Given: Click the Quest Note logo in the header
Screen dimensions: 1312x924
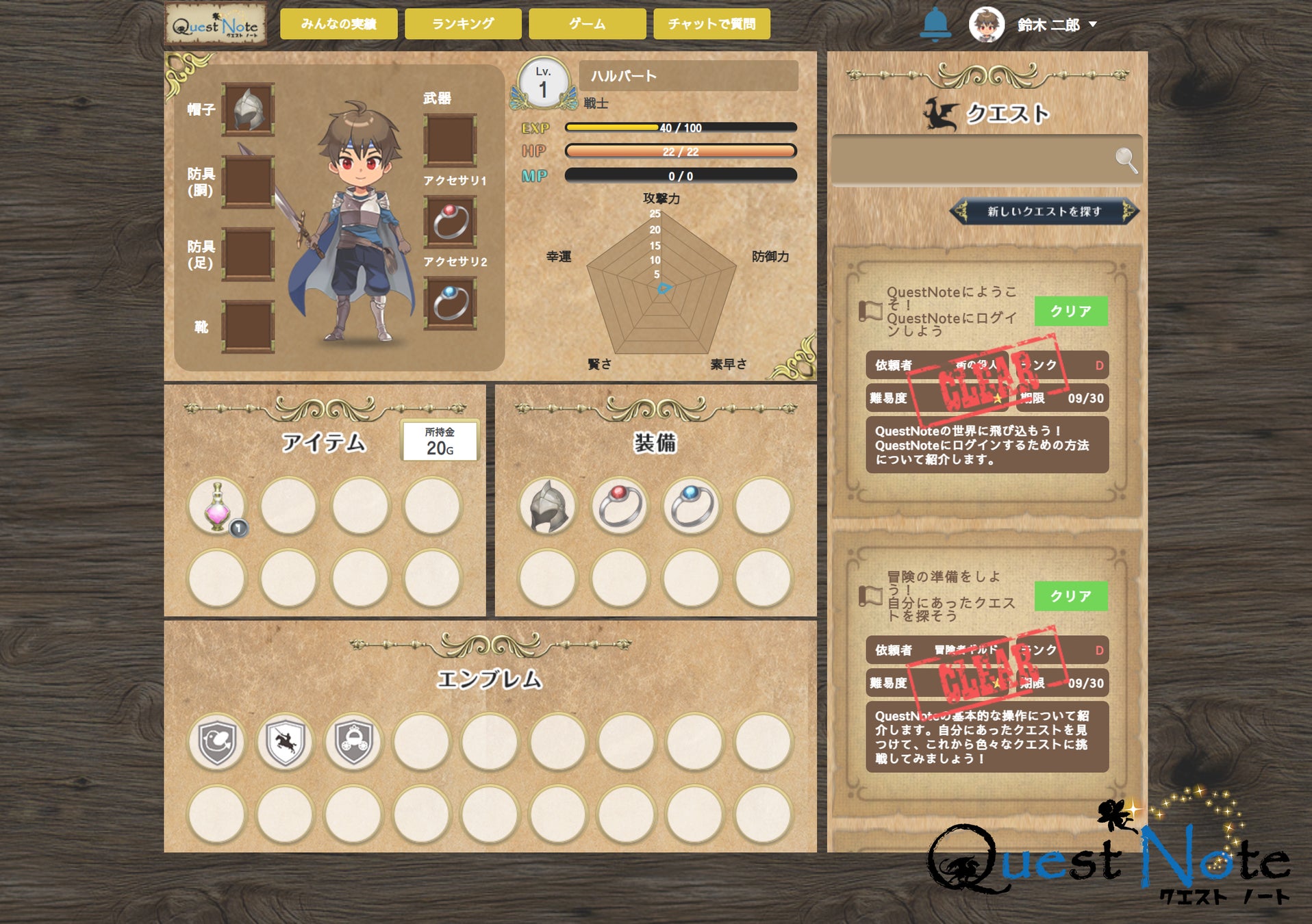Looking at the screenshot, I should (x=216, y=23).
